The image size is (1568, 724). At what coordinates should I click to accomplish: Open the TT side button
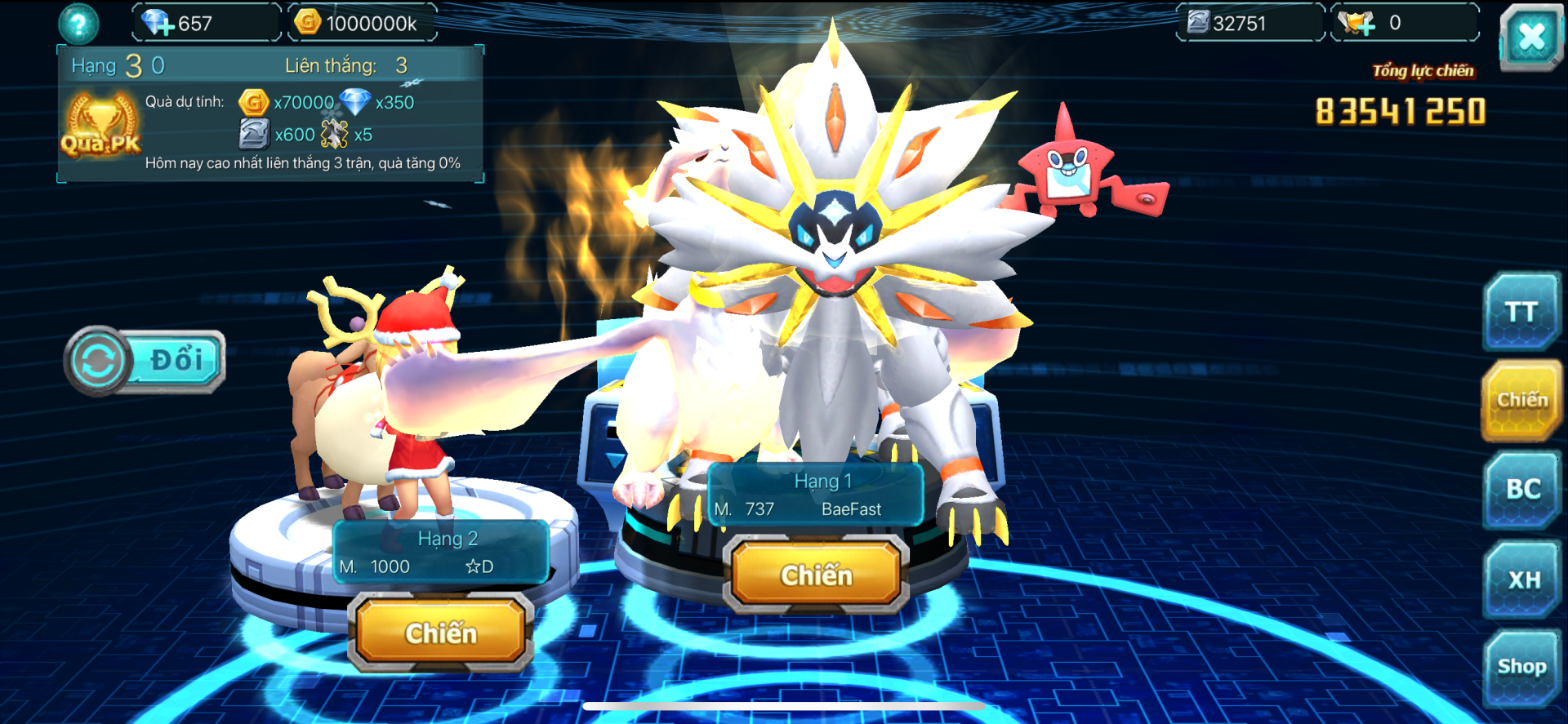[1521, 312]
